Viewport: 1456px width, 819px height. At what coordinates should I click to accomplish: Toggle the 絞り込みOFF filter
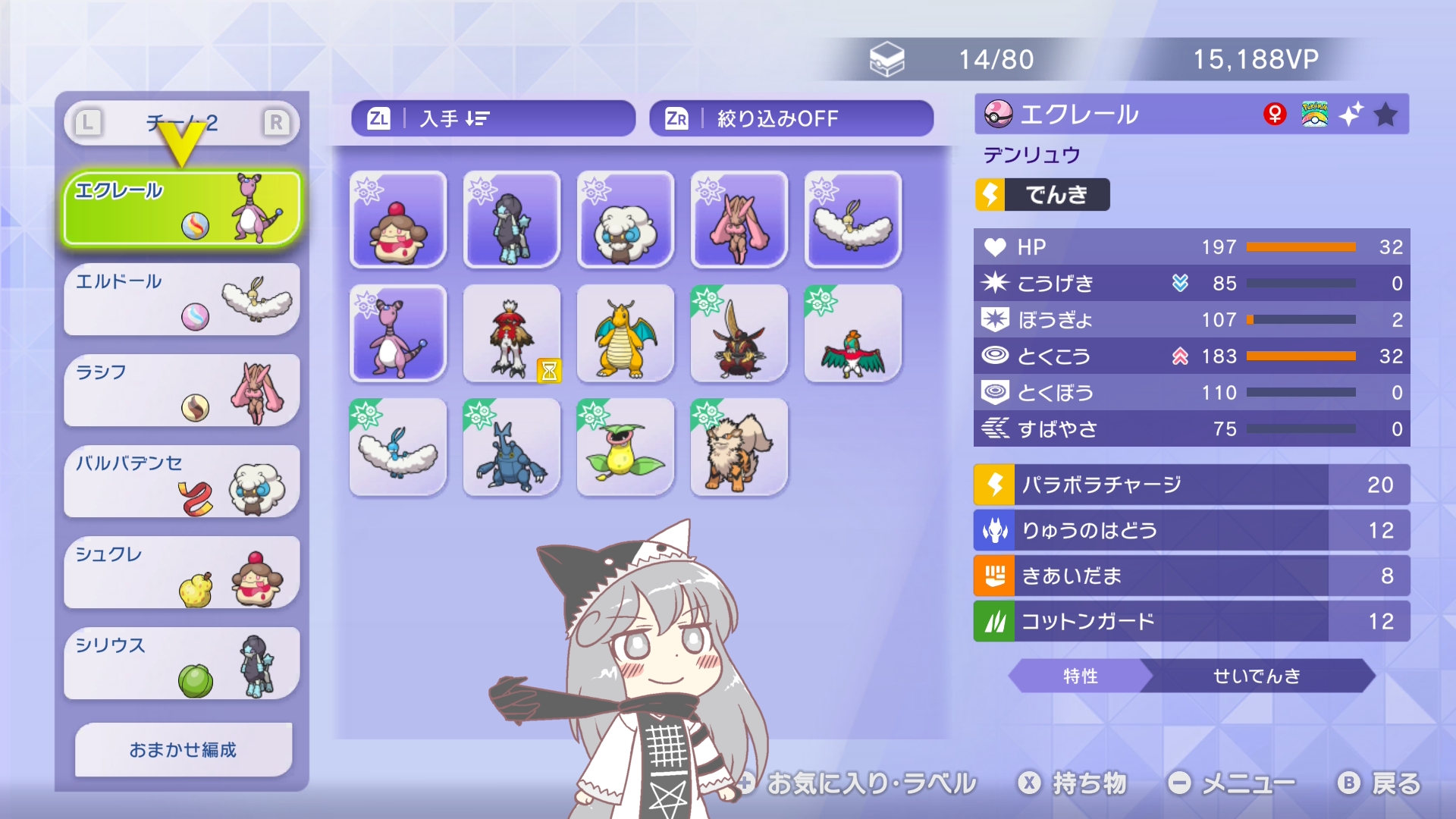791,118
